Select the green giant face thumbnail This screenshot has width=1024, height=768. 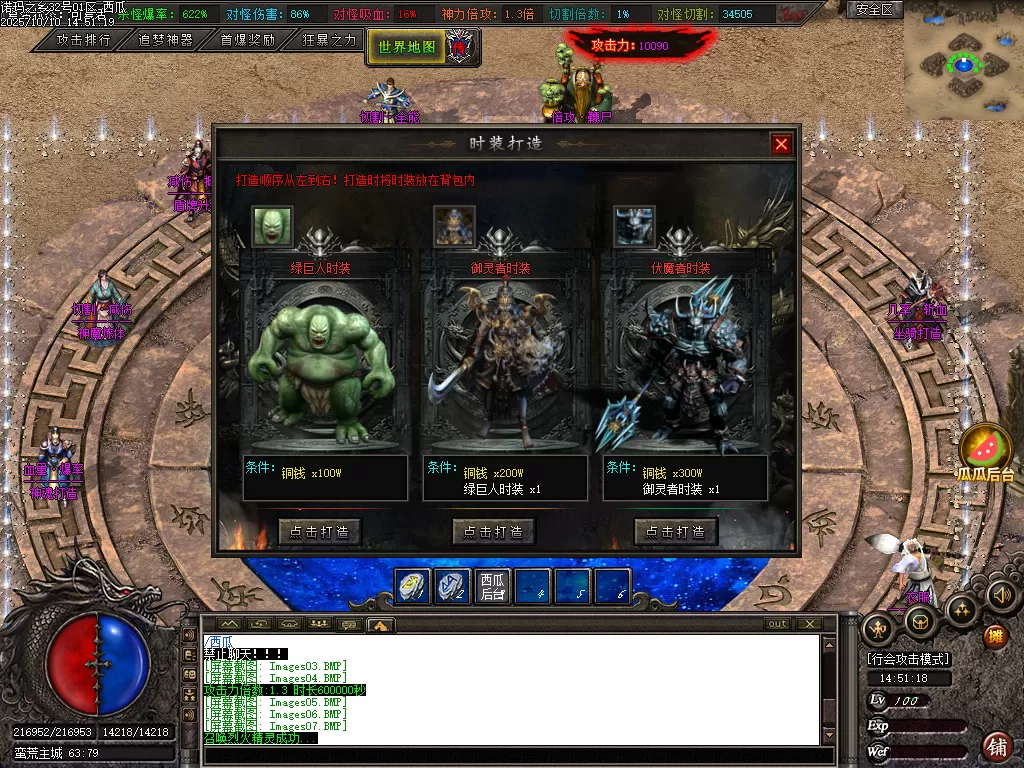272,226
